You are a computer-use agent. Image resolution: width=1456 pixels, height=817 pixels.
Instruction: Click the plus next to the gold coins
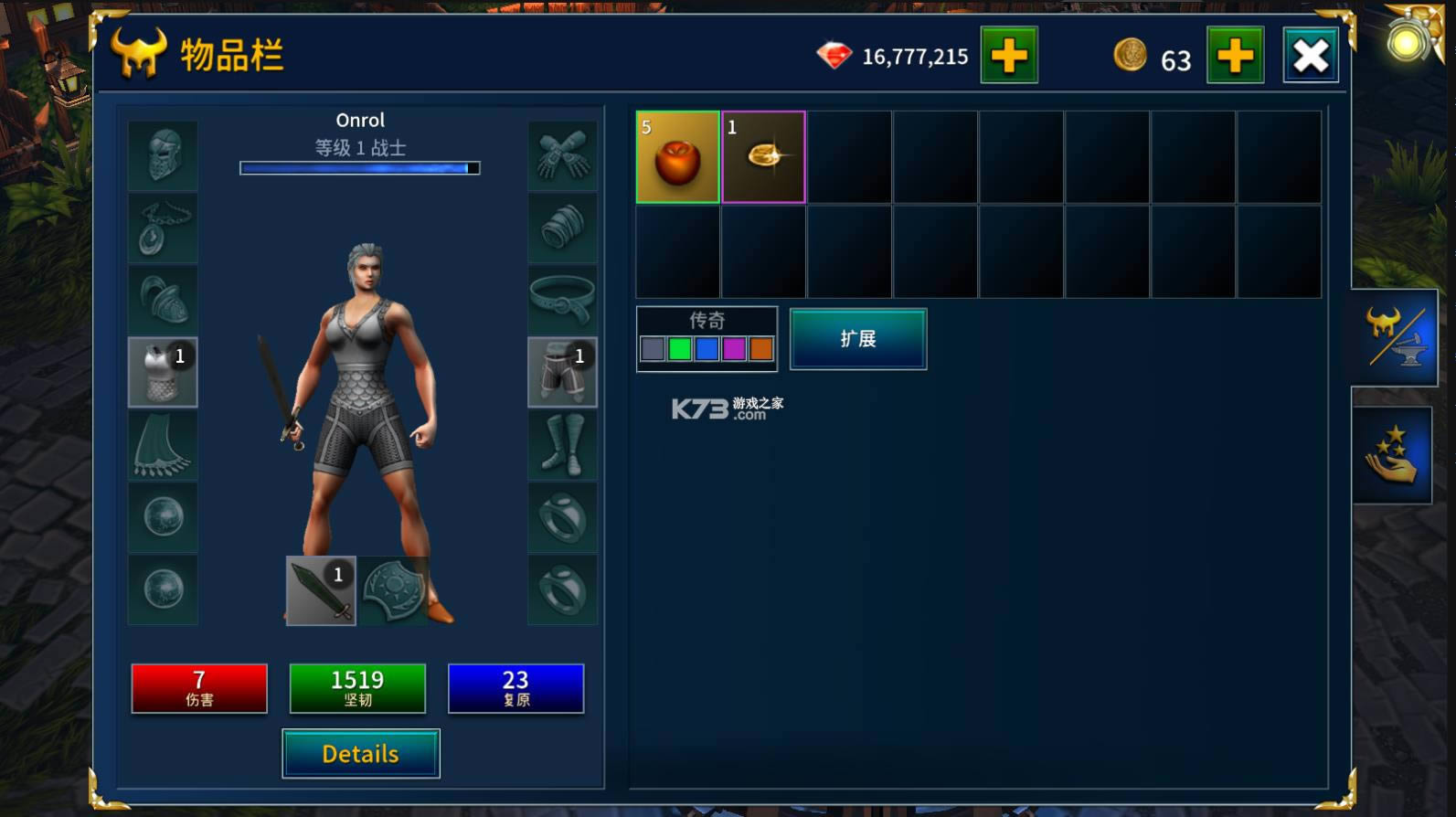tap(1236, 55)
